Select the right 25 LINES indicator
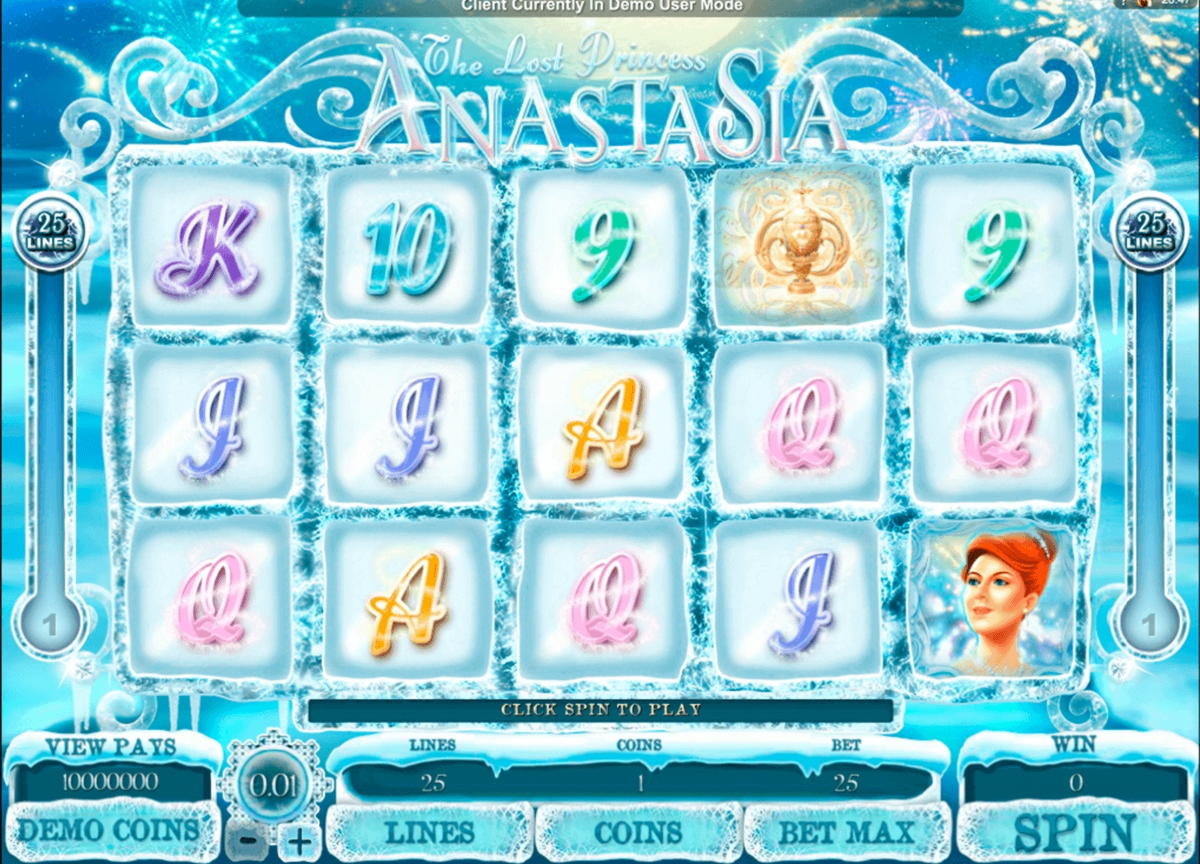 click(x=1149, y=233)
